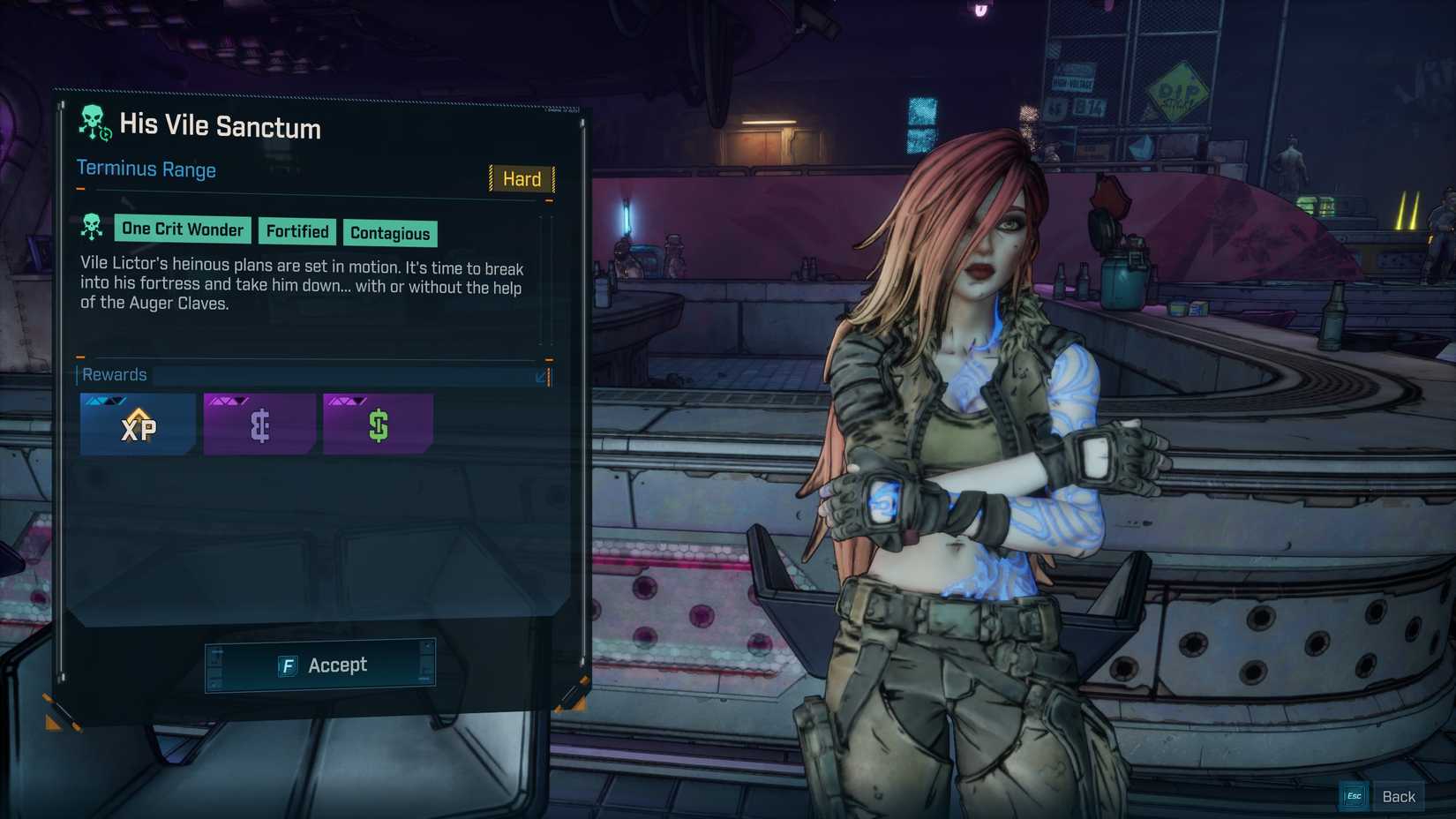Click the Rewards section label

click(x=114, y=374)
